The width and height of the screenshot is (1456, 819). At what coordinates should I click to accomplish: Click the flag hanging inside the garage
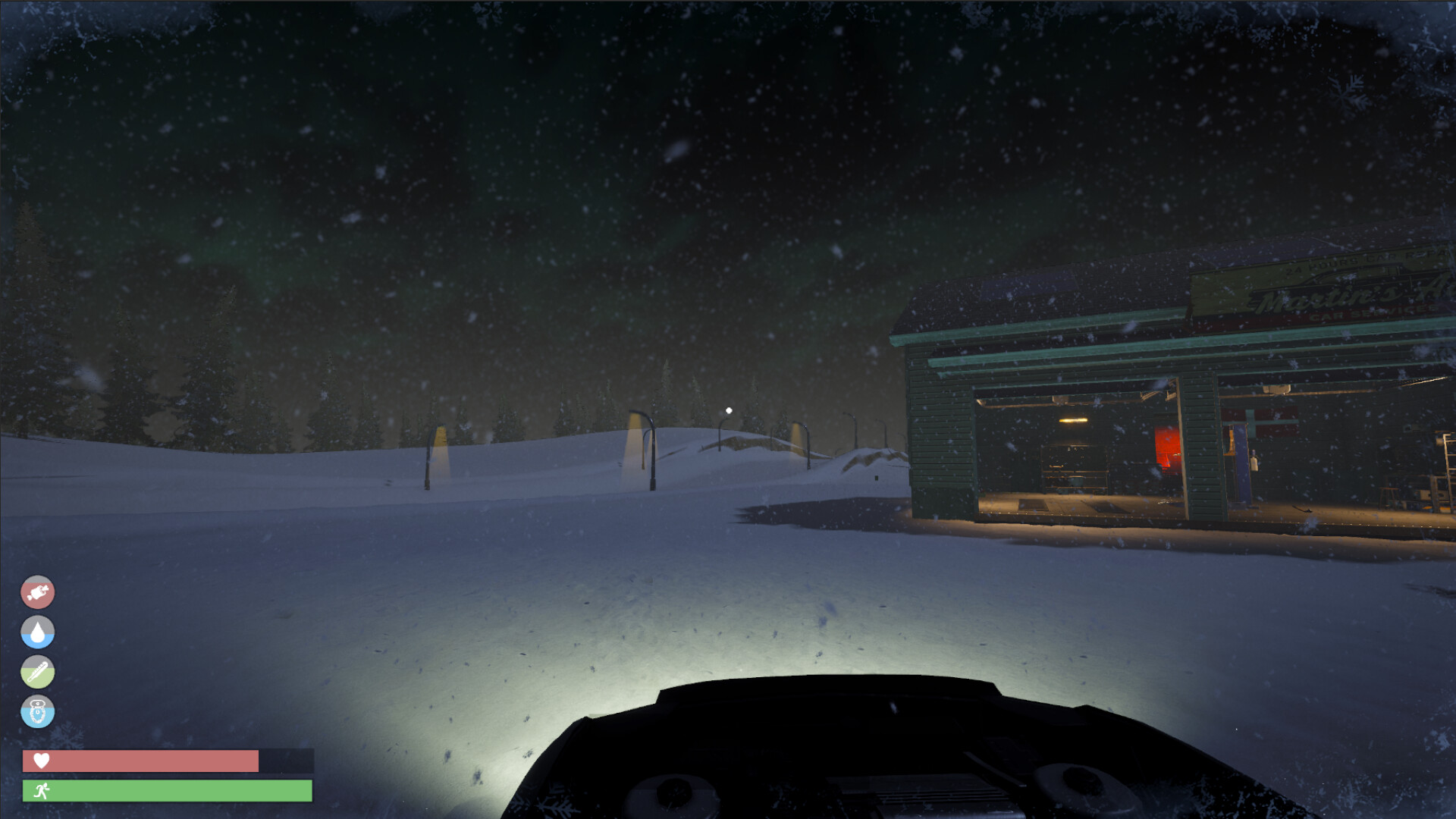1260,422
